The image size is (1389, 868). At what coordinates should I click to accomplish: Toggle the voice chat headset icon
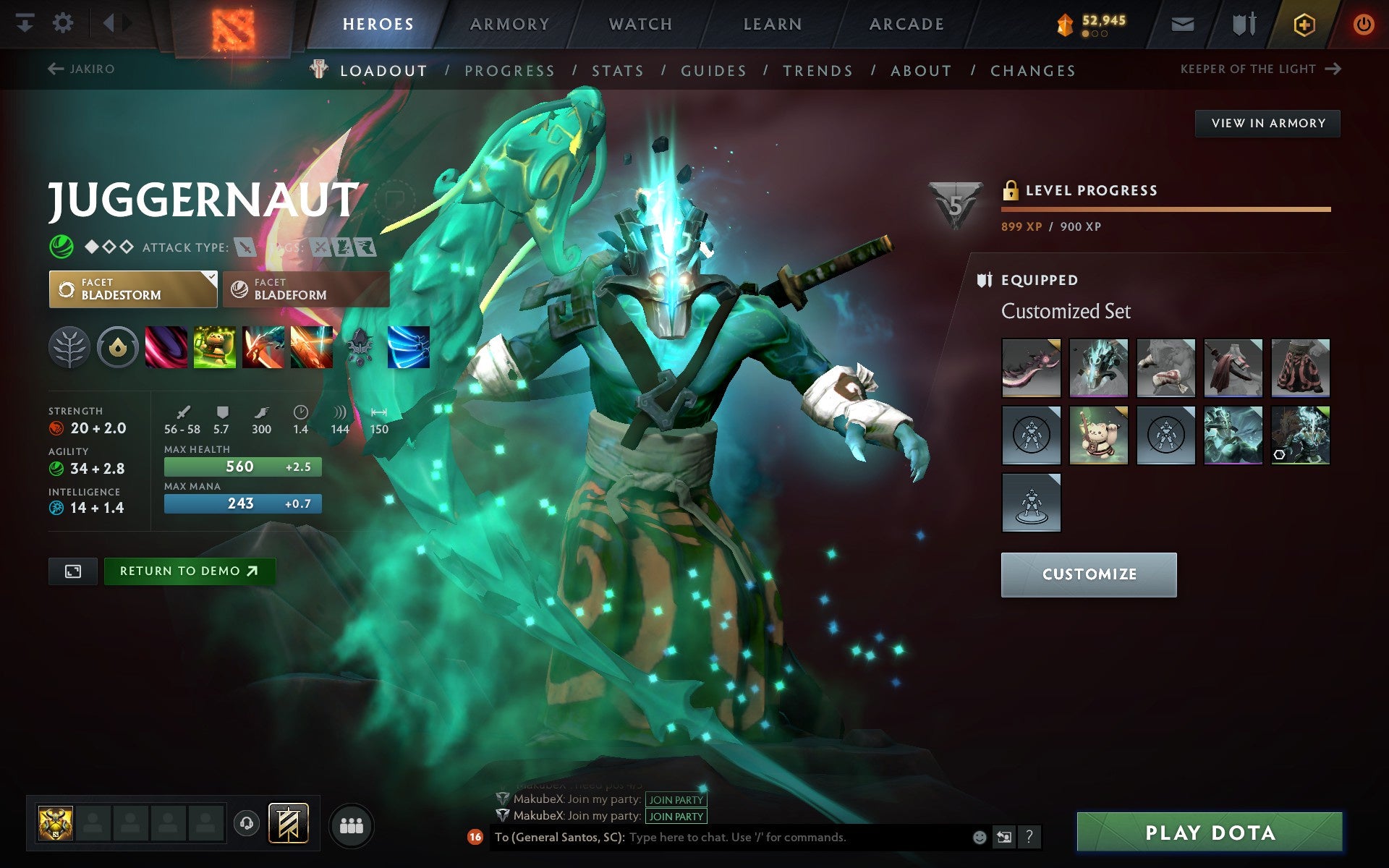[246, 823]
